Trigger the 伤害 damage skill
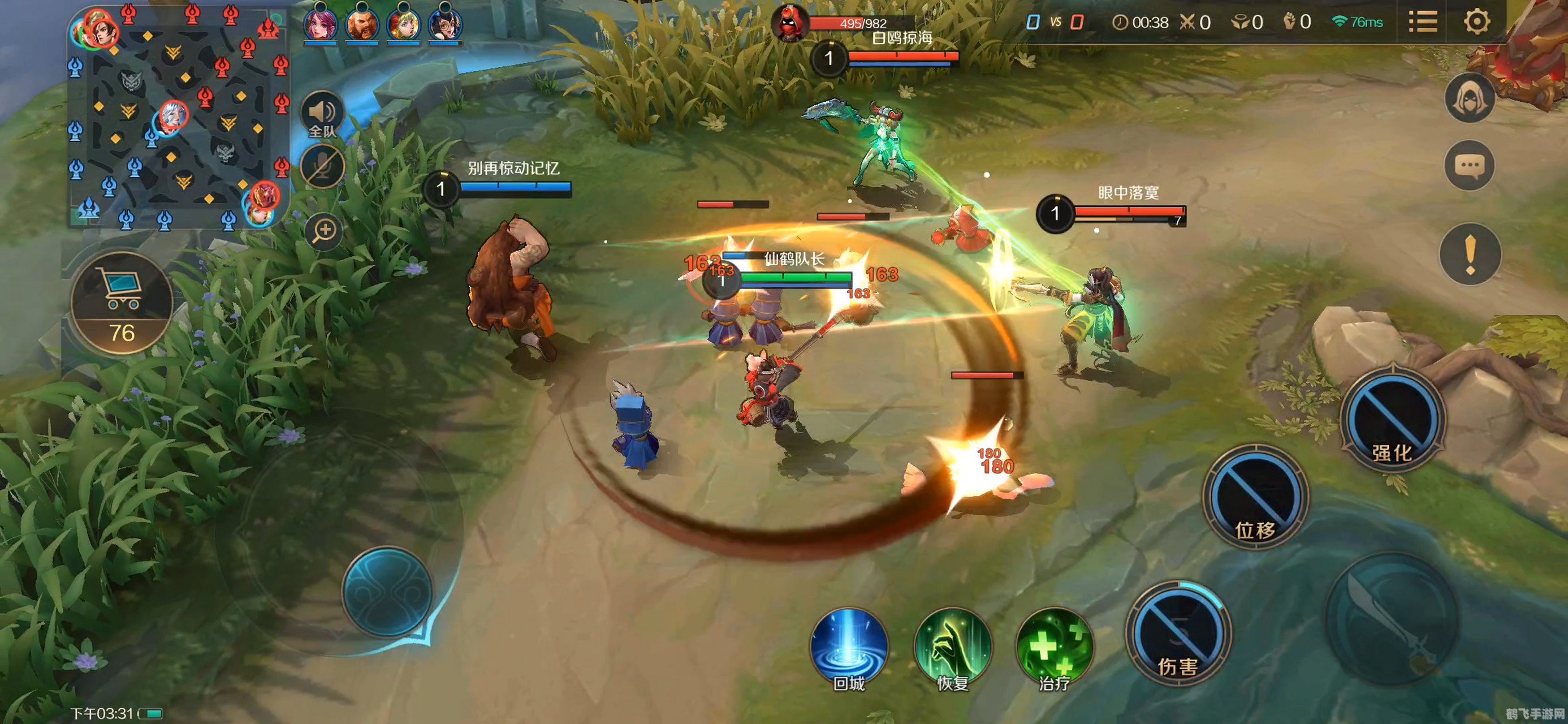The image size is (1568, 724). coord(1178,635)
